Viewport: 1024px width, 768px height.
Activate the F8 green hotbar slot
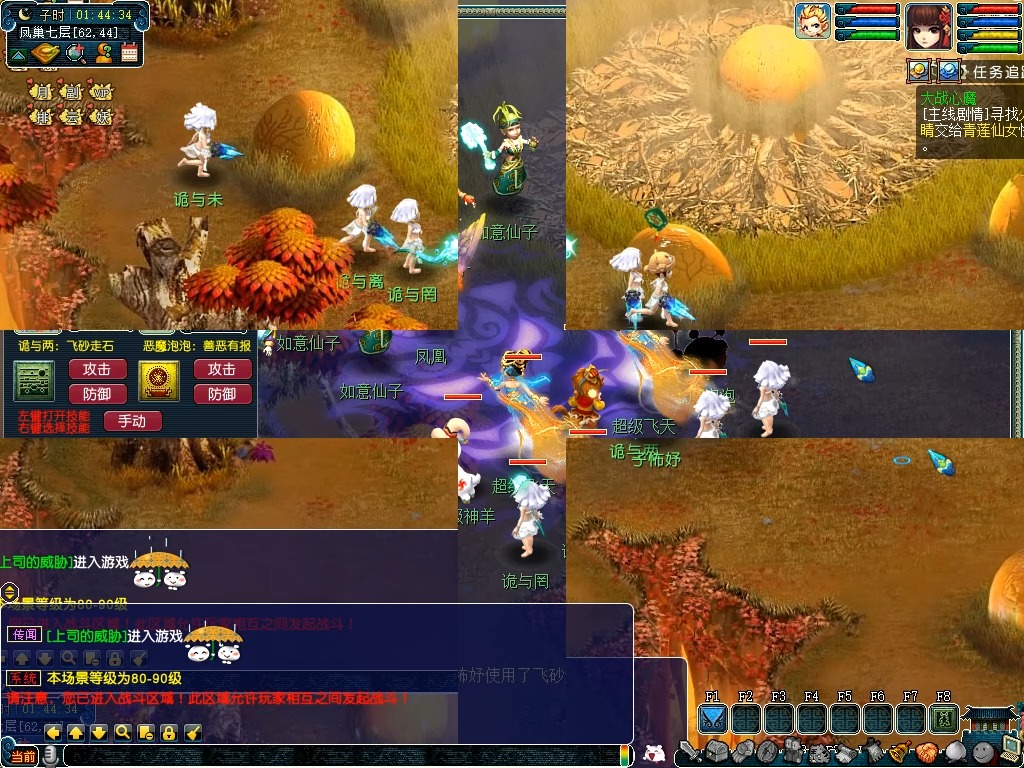pos(942,719)
